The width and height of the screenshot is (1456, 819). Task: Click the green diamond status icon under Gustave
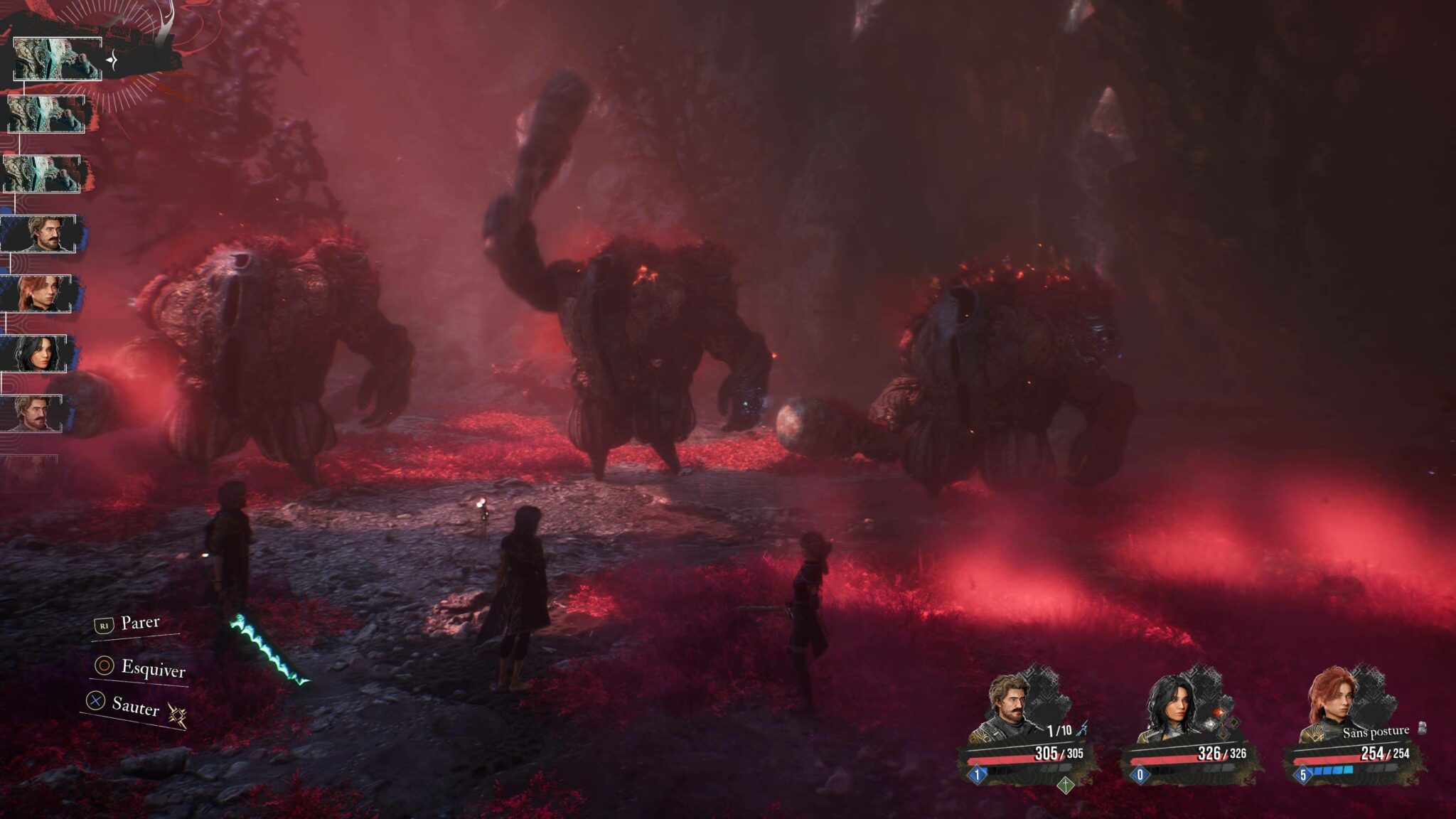pos(1065,786)
